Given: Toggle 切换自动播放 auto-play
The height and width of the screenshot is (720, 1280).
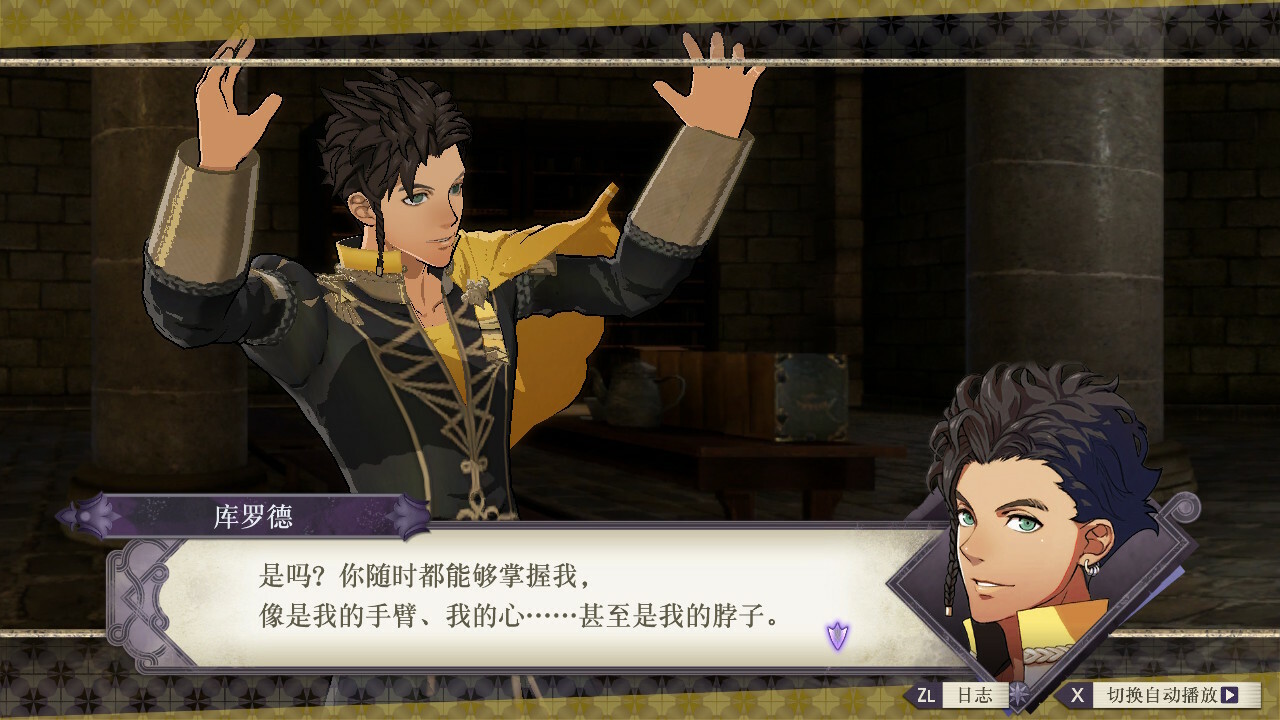Looking at the screenshot, I should click(1160, 694).
